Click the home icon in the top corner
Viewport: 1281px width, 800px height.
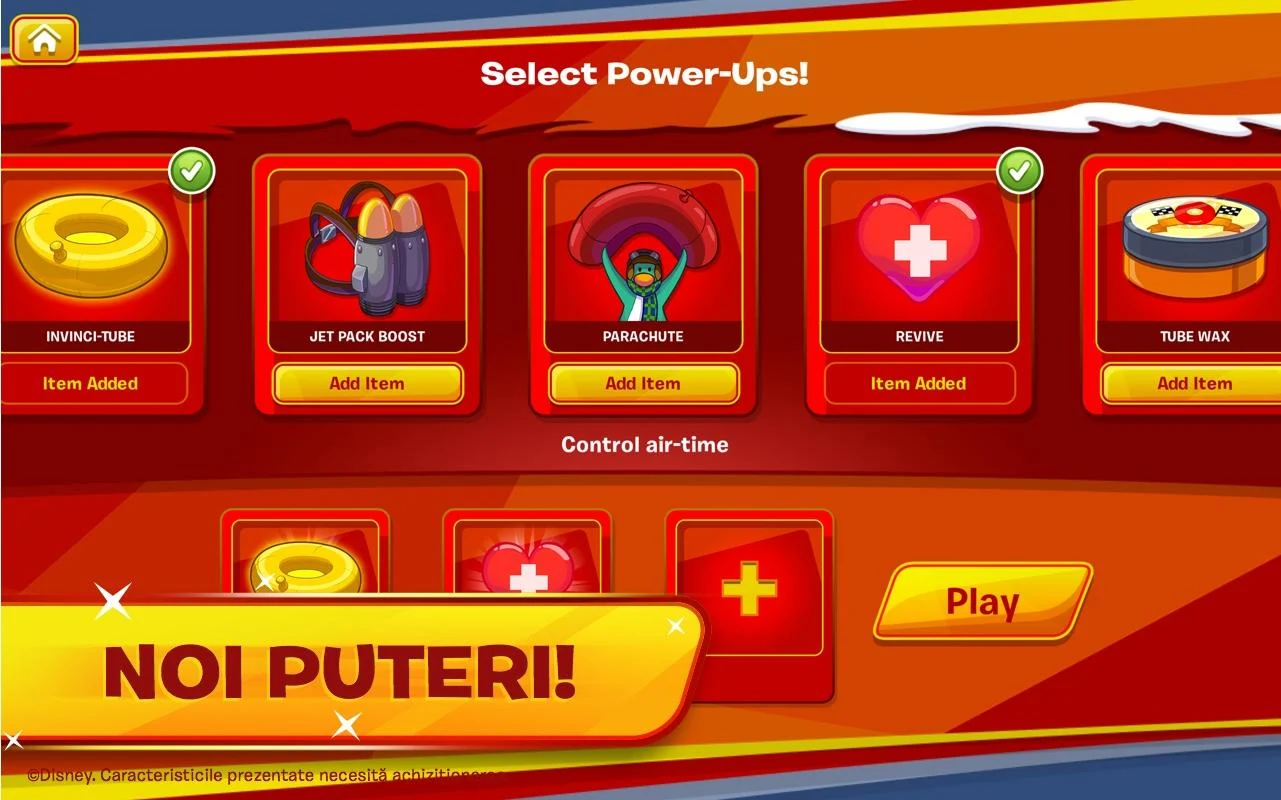point(44,39)
